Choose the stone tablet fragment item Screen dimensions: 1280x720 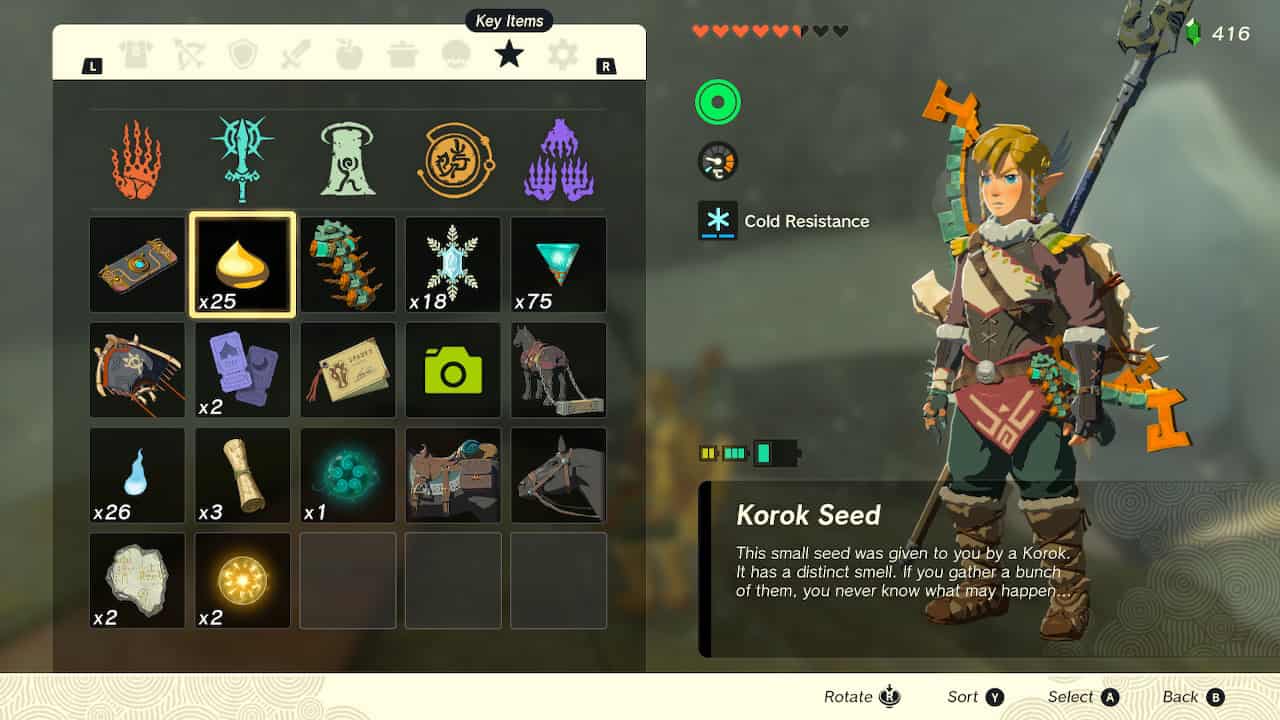(137, 580)
